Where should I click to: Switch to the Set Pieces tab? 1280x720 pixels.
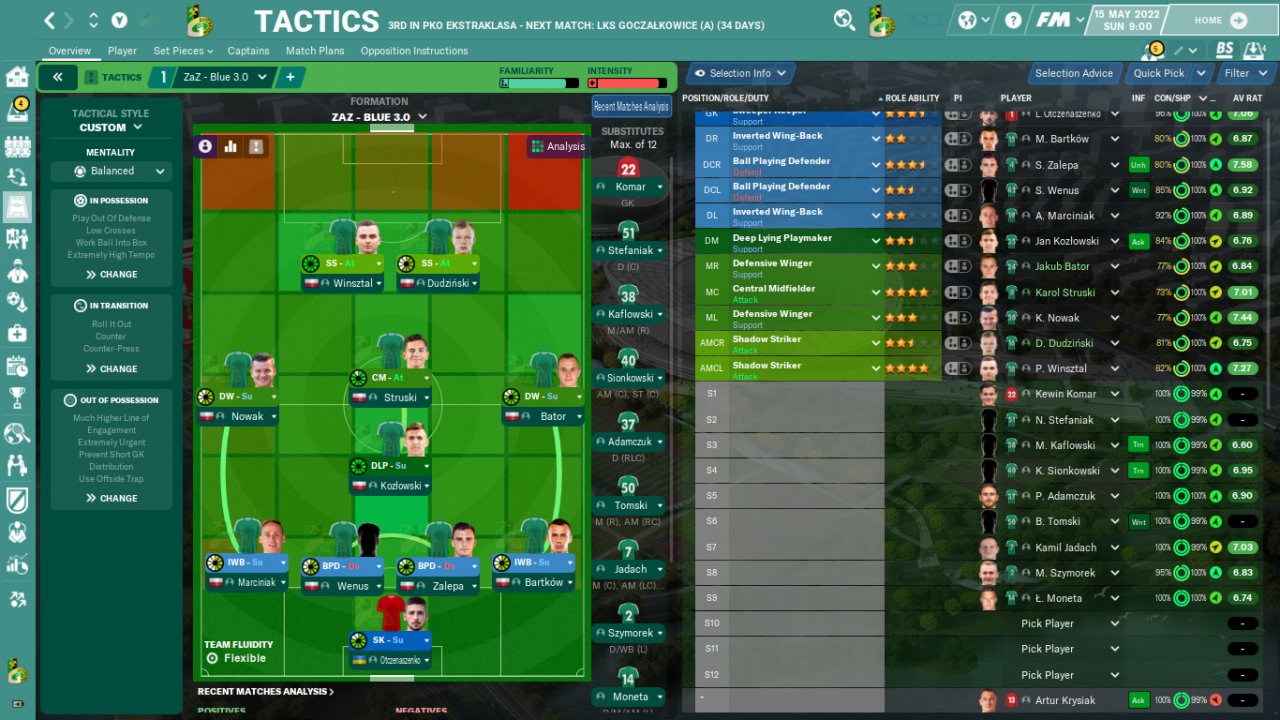click(x=183, y=51)
